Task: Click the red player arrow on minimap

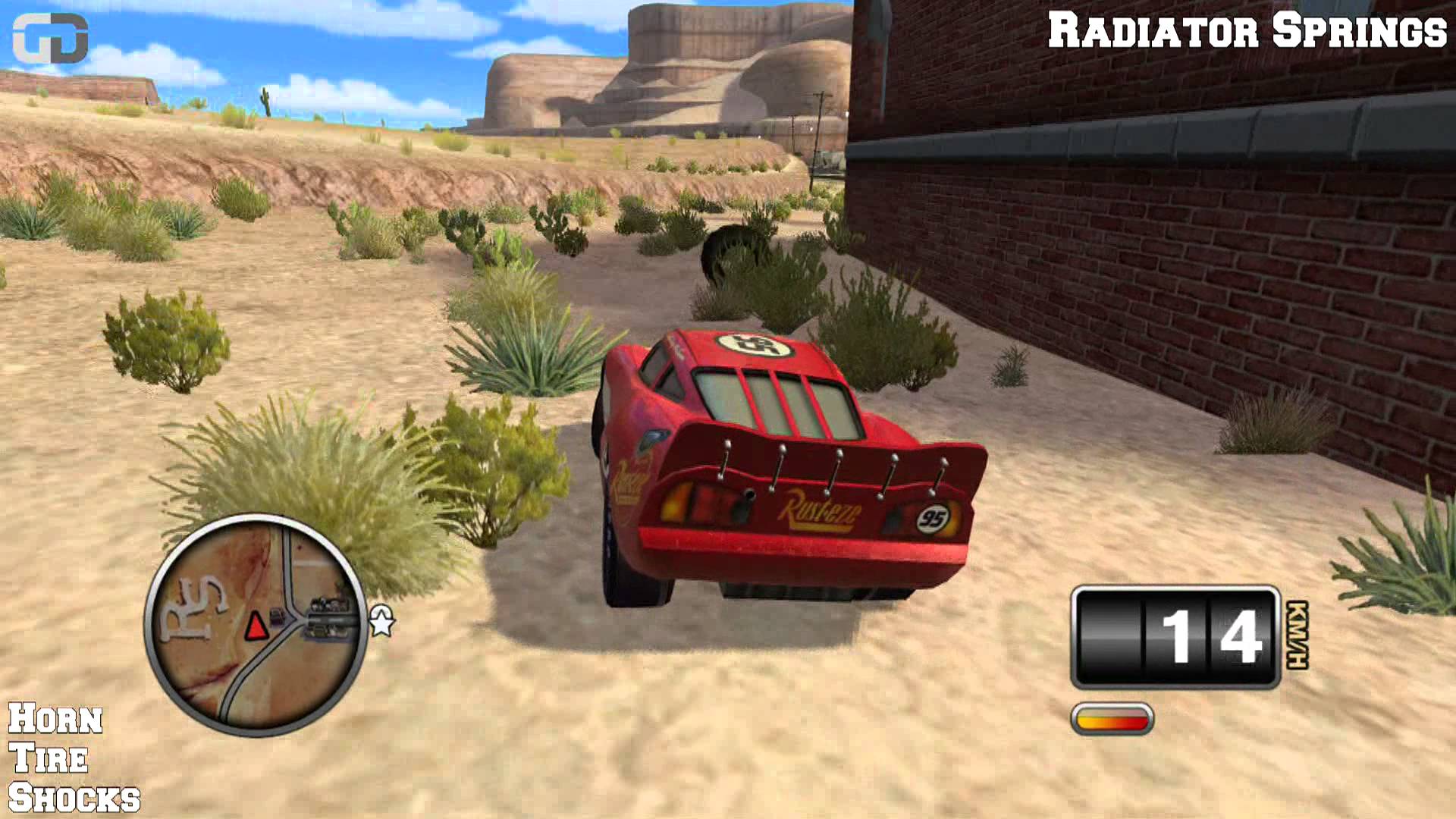Action: (256, 626)
